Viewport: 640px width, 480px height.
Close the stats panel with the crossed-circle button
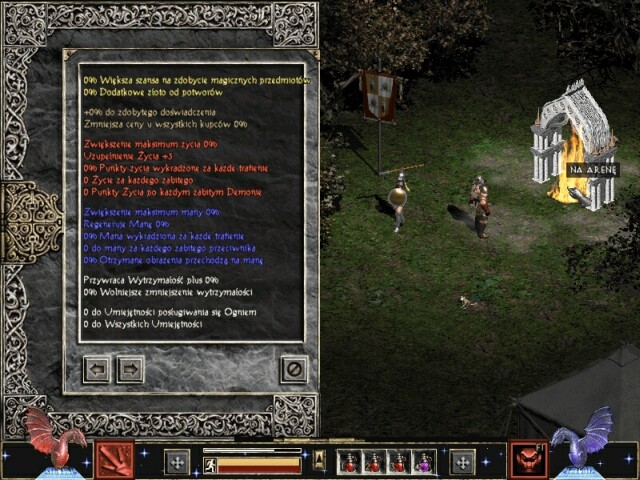tap(293, 369)
